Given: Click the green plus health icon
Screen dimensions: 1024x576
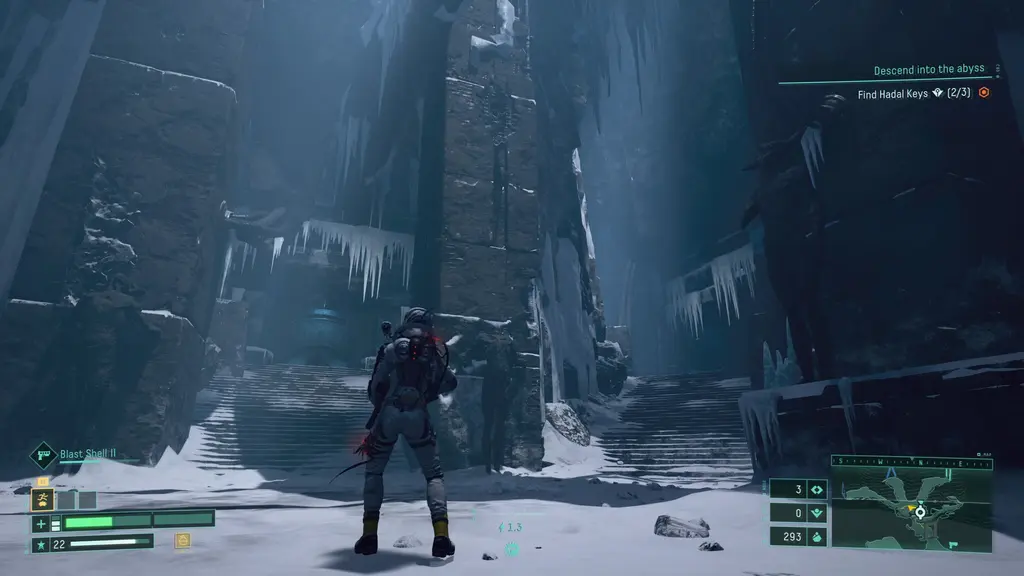Looking at the screenshot, I should pyautogui.click(x=41, y=523).
